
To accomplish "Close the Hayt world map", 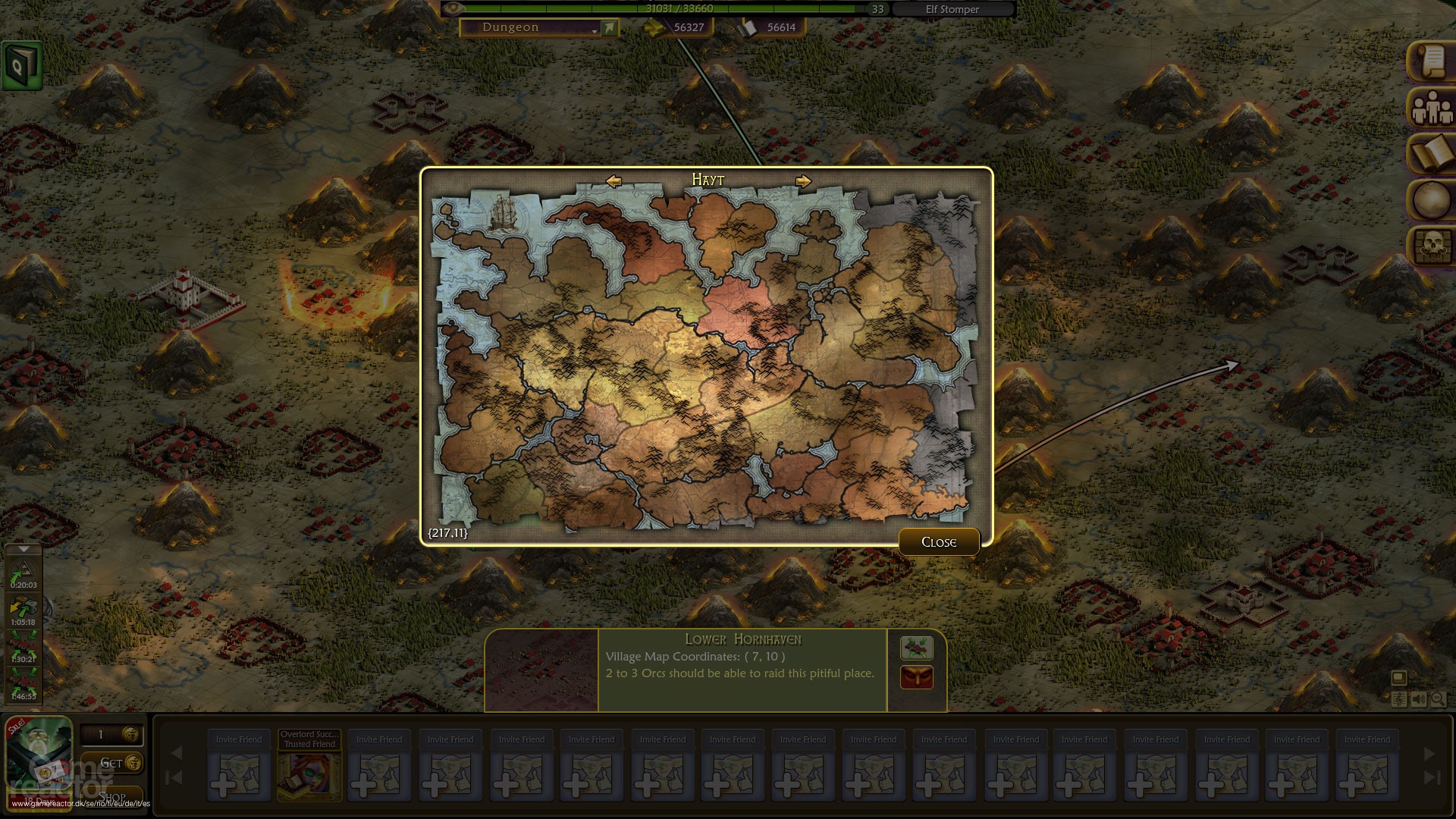I will point(939,541).
